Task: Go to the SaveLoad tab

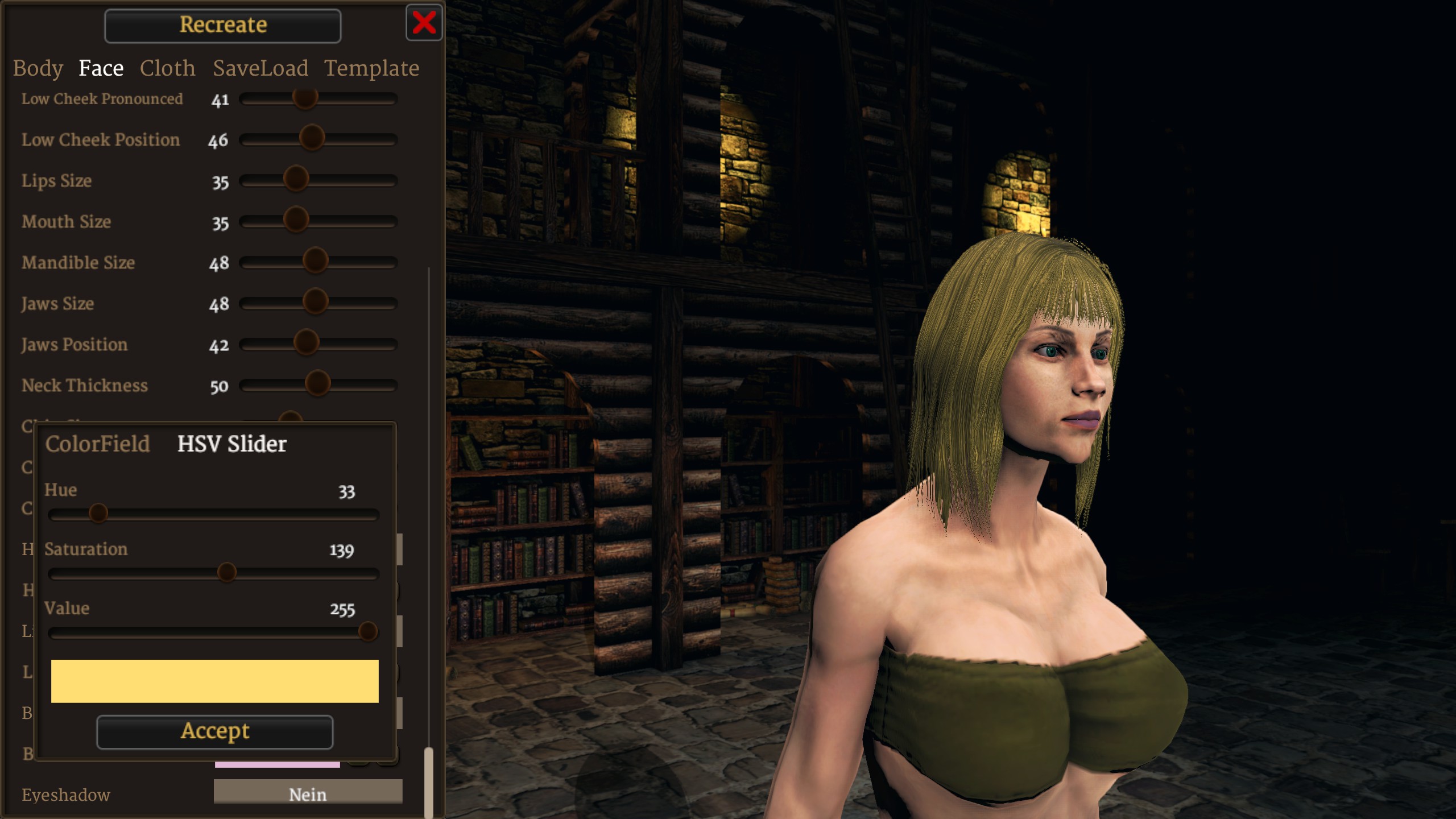Action: [260, 68]
